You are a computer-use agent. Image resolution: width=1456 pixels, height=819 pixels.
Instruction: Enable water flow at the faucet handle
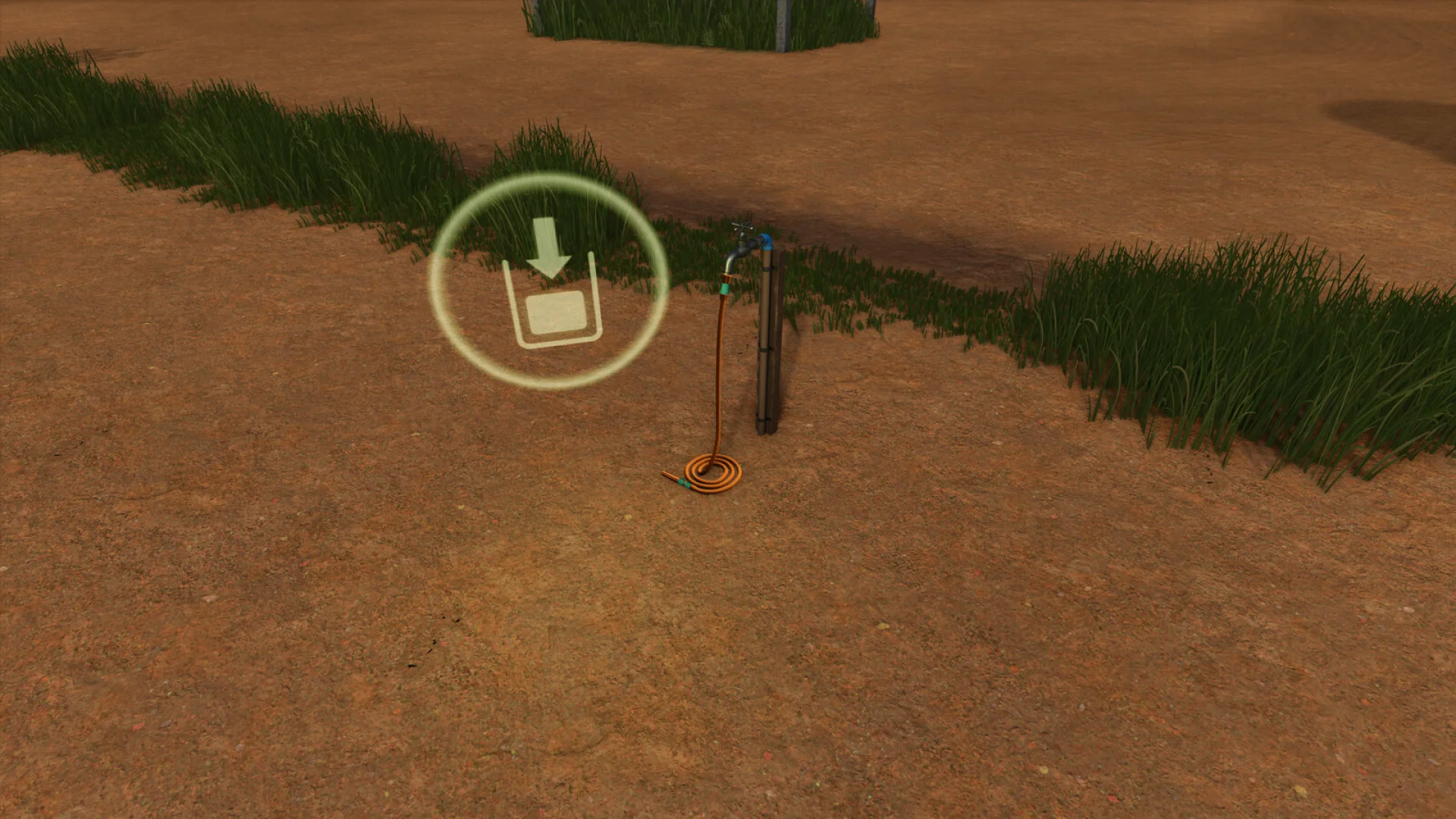click(x=741, y=224)
